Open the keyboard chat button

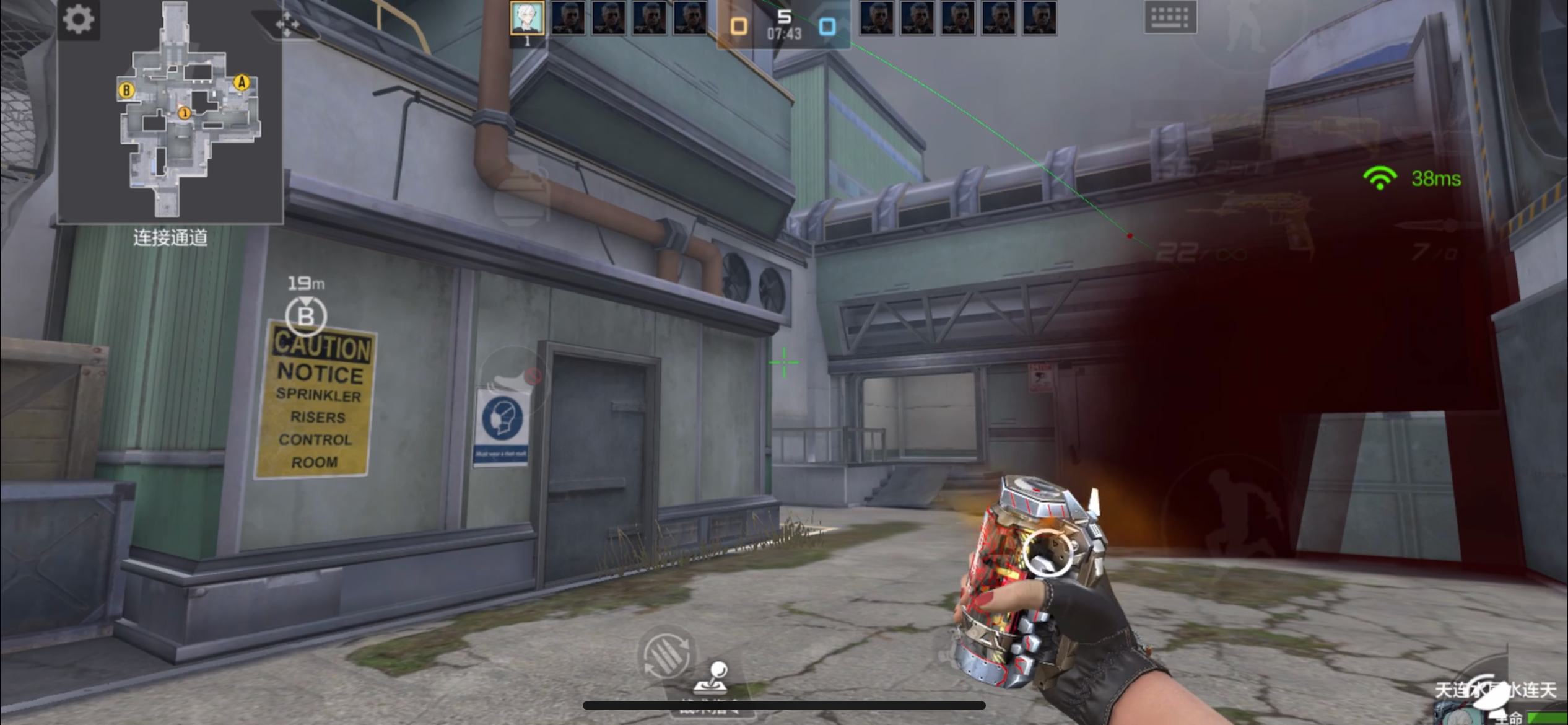pos(1170,17)
